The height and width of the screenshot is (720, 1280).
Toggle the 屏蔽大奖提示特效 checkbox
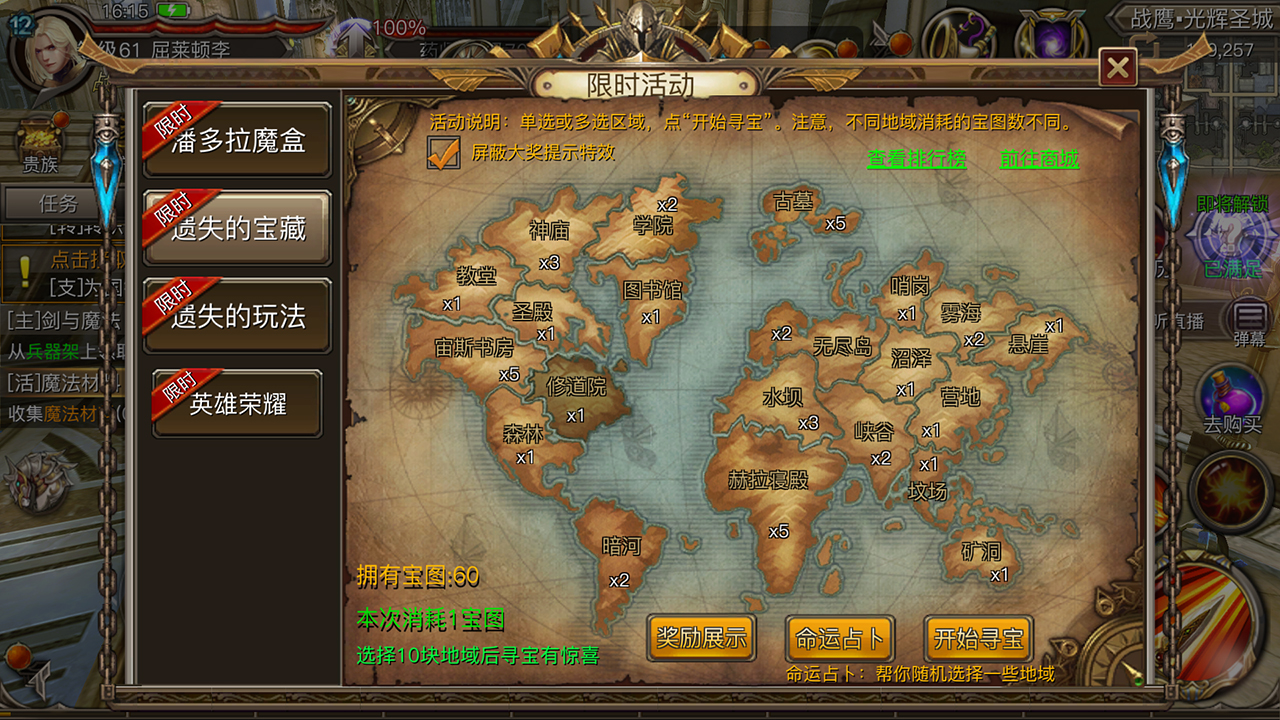coord(443,153)
